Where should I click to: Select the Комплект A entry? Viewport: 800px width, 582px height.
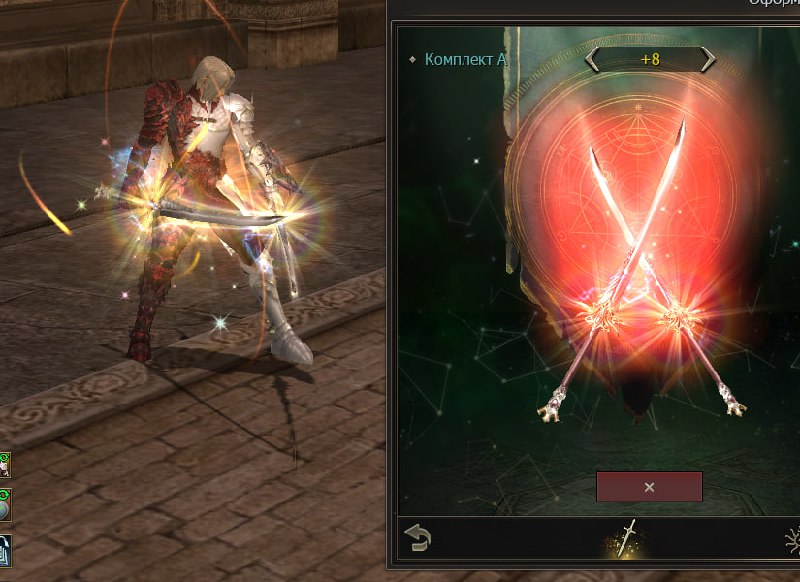tap(465, 59)
